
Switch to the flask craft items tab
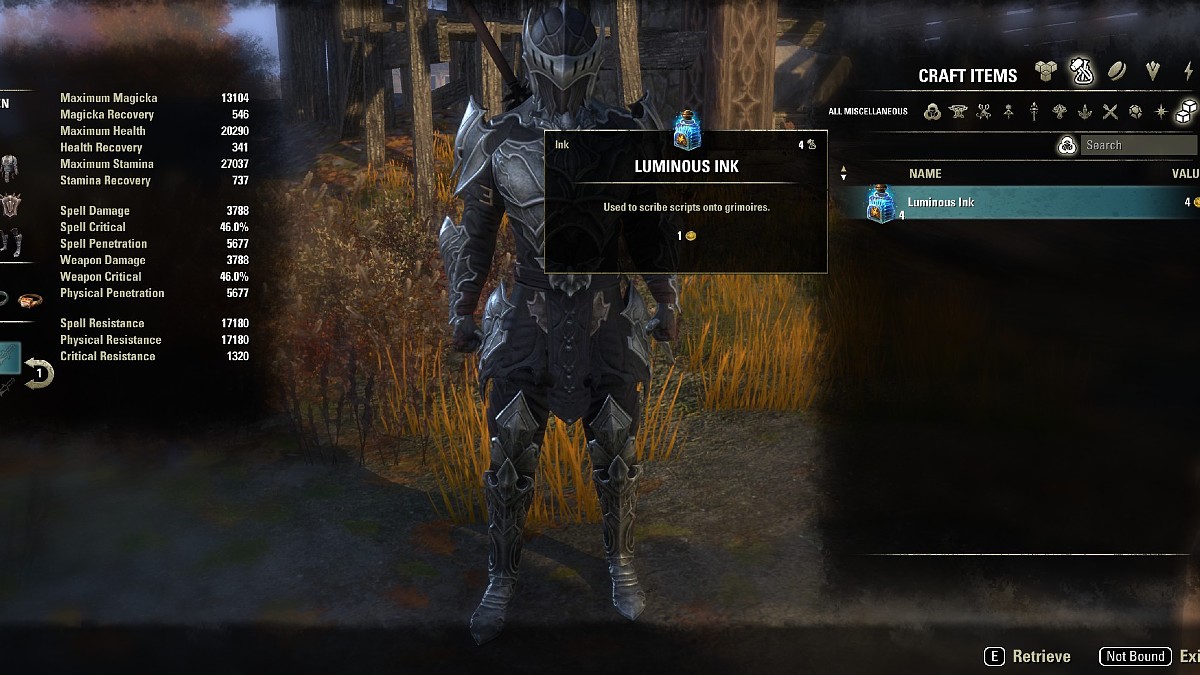click(1081, 71)
